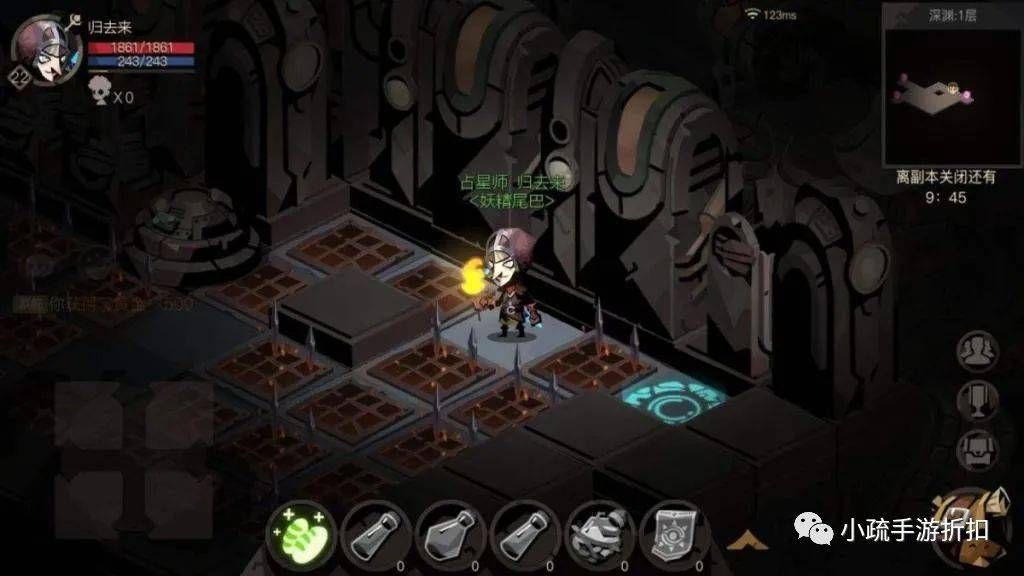This screenshot has width=1024, height=576.
Task: Open the team members icon
Action: [978, 351]
